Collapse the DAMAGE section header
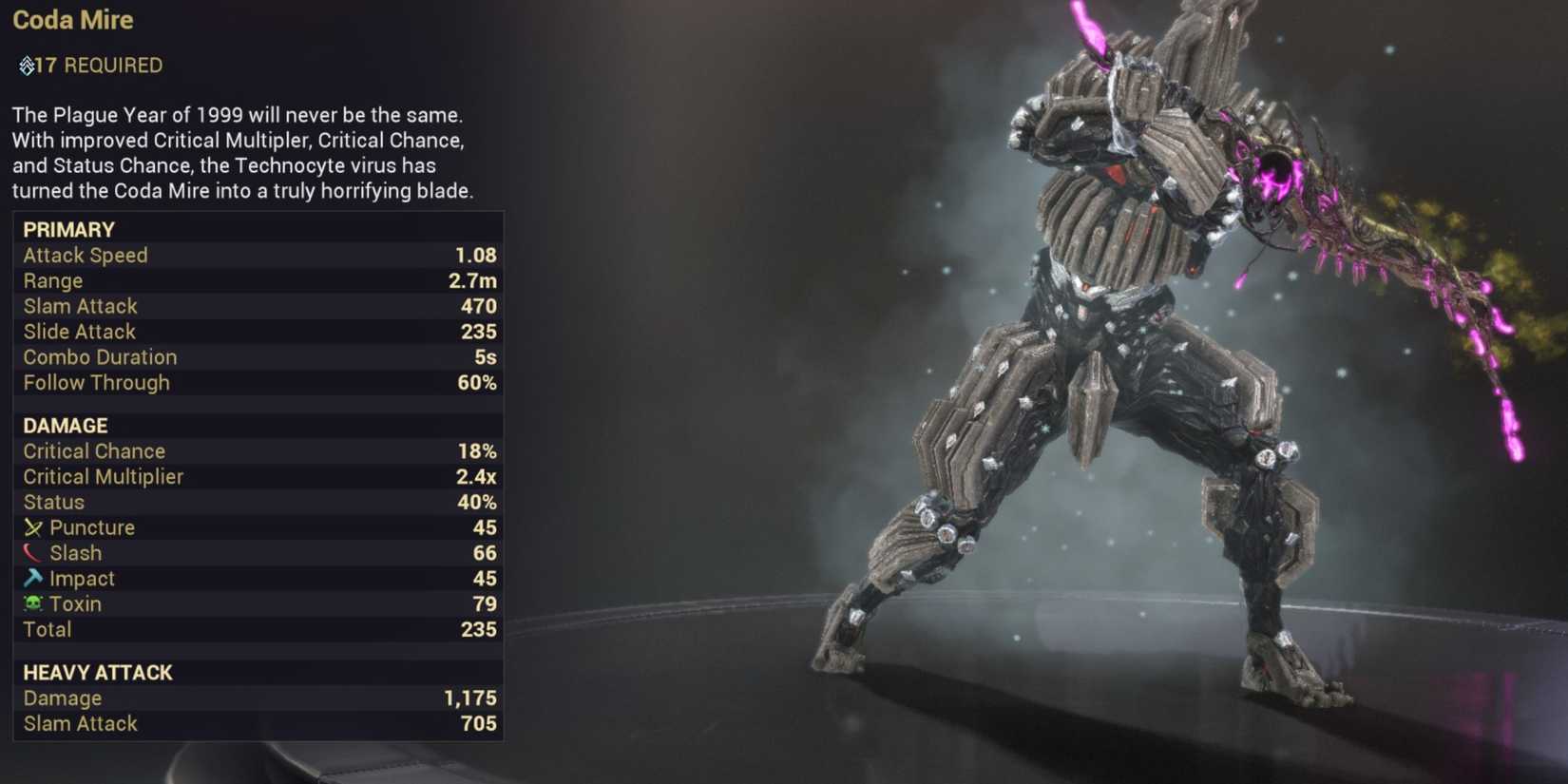Image resolution: width=1568 pixels, height=784 pixels. point(65,425)
